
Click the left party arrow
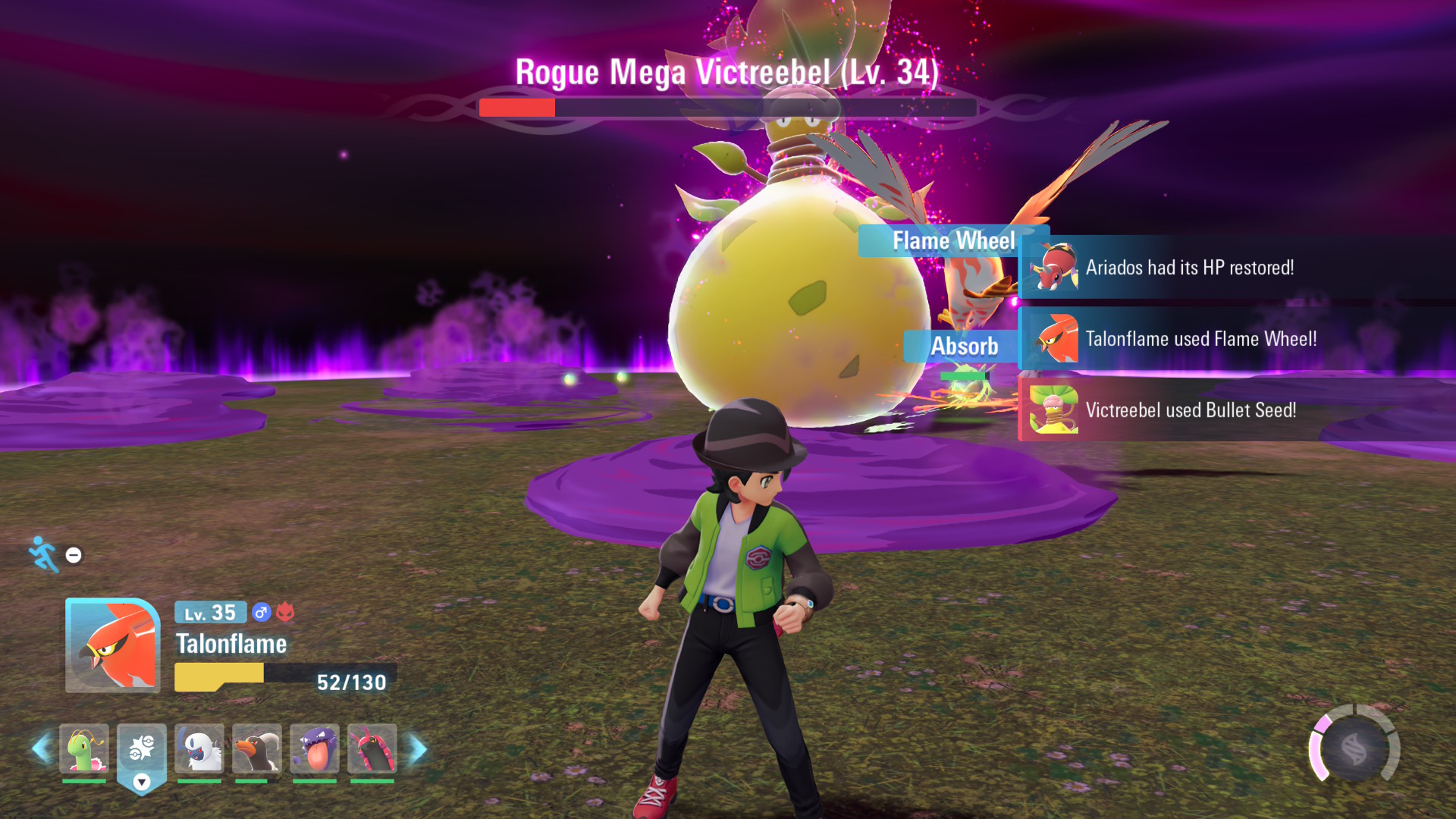click(x=41, y=748)
